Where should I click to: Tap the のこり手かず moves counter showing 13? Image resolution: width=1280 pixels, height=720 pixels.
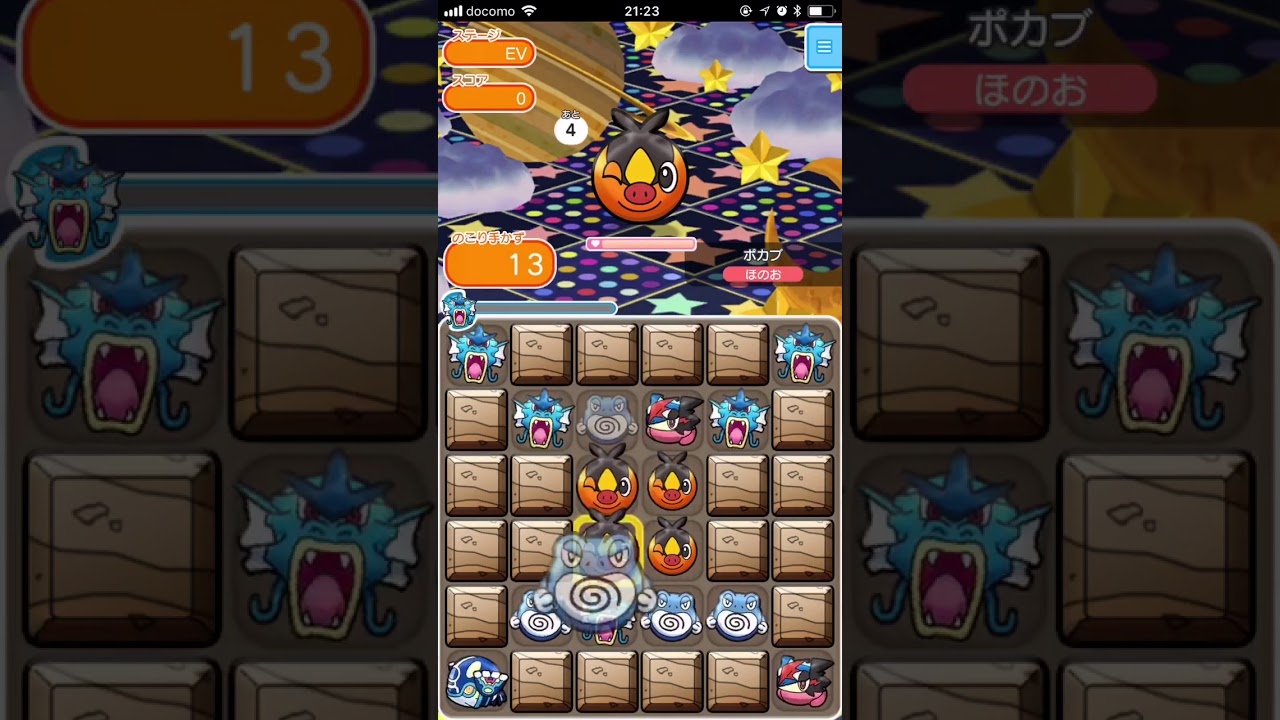(x=499, y=263)
